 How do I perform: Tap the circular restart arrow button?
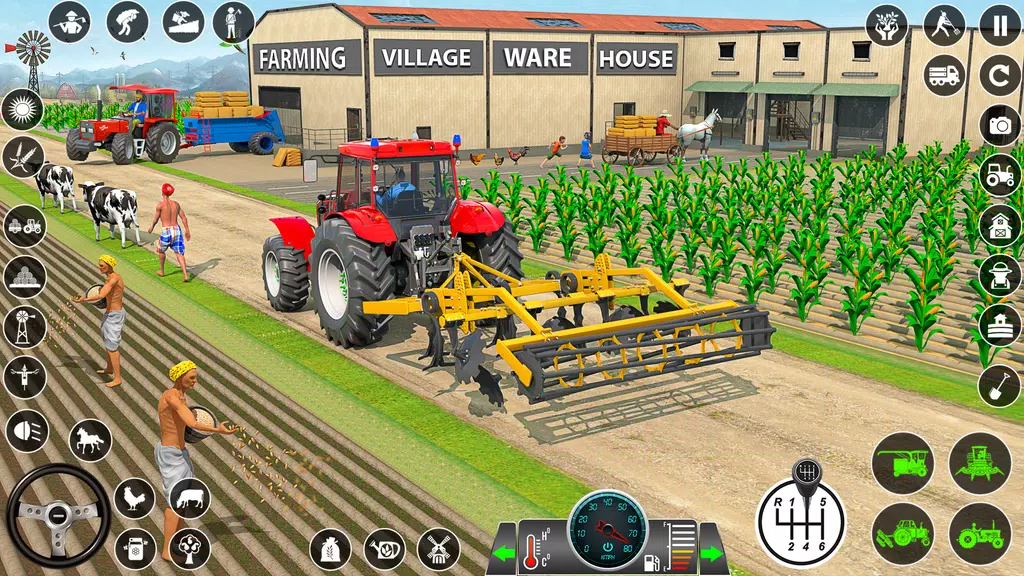999,75
